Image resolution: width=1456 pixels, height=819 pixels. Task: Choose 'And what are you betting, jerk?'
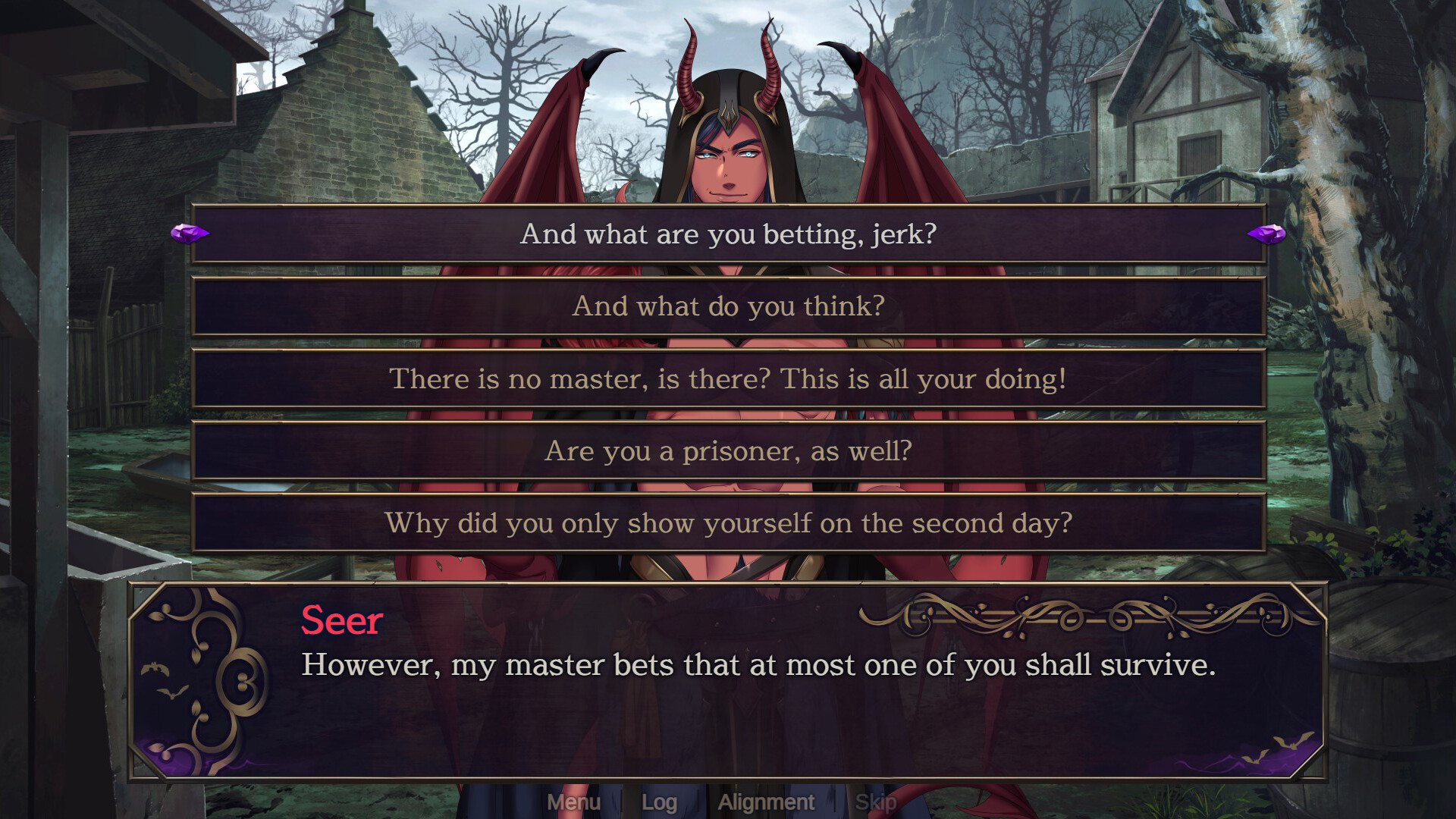click(728, 235)
